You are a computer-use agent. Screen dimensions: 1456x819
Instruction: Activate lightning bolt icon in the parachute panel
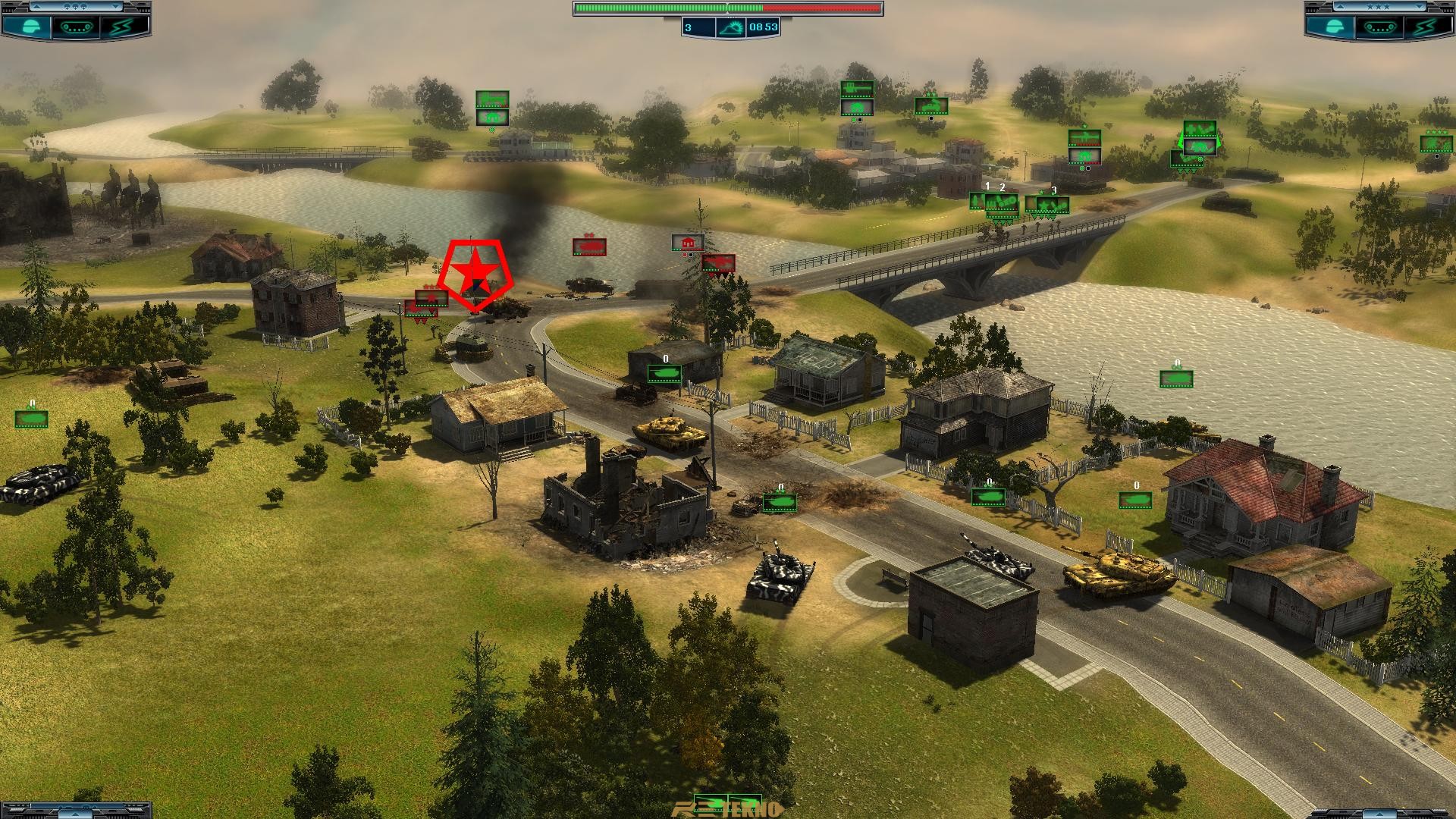click(x=121, y=27)
